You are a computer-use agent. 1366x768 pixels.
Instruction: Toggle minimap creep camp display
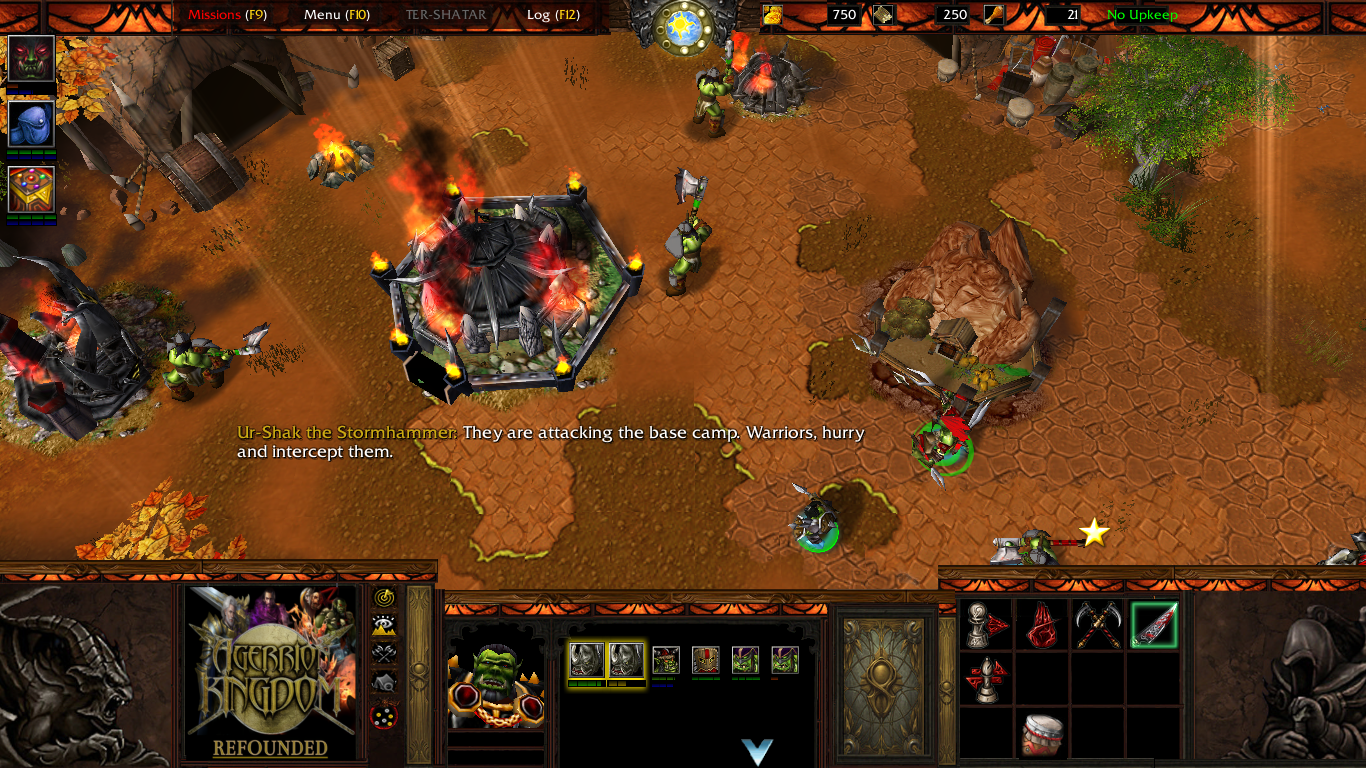pyautogui.click(x=384, y=683)
